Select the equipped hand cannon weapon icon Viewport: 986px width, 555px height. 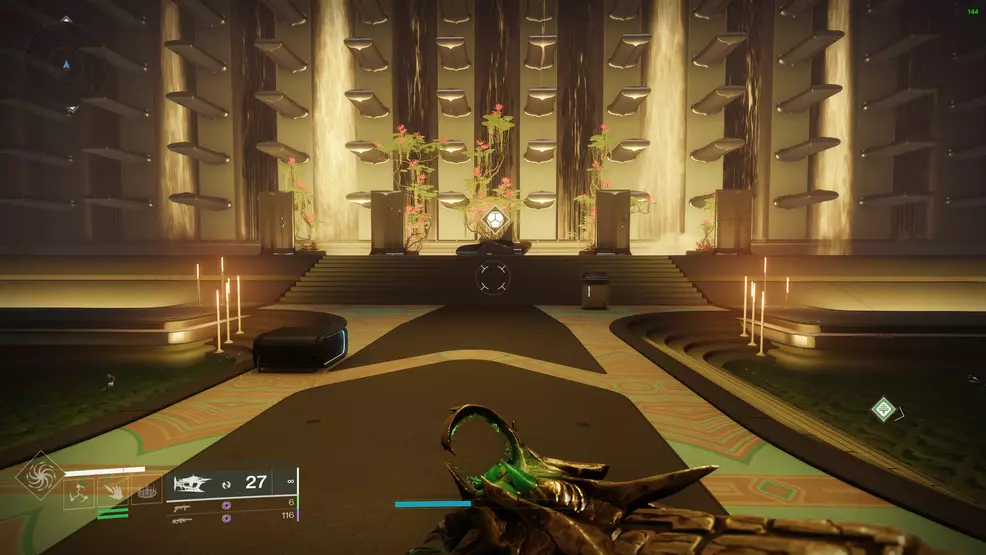click(x=194, y=483)
